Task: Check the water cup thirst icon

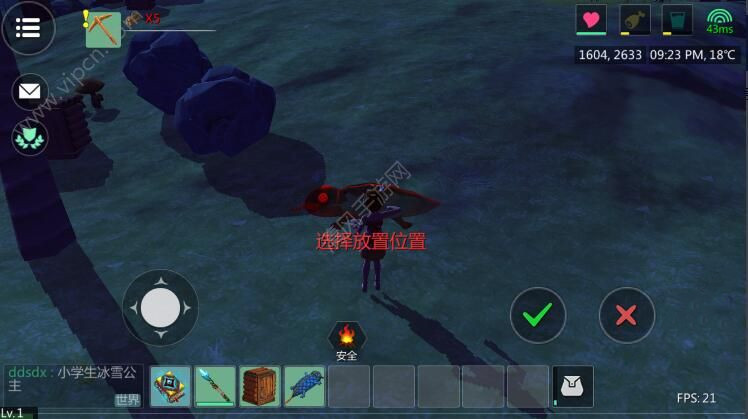Action: [677, 20]
